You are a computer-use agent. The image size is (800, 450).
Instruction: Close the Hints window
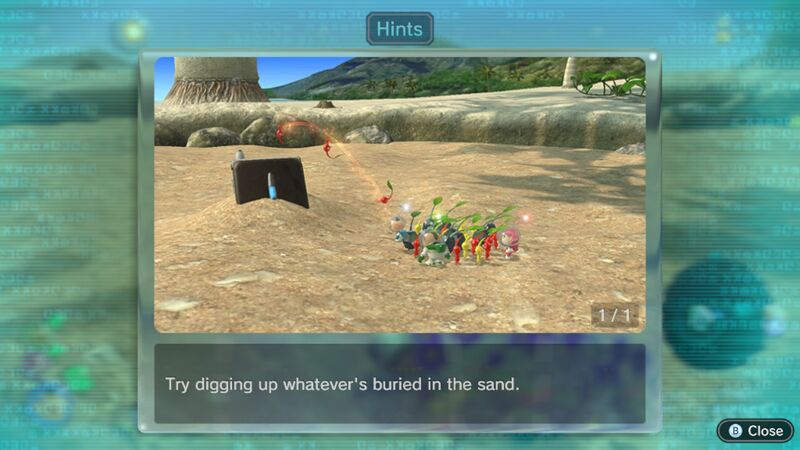[755, 430]
